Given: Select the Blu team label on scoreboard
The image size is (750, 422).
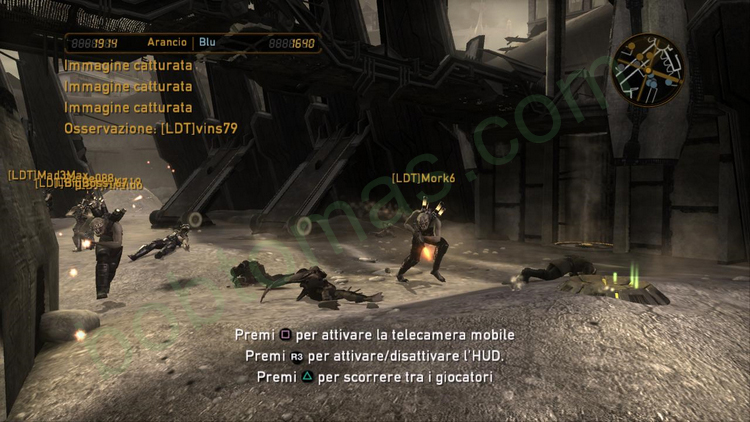Looking at the screenshot, I should [x=208, y=43].
